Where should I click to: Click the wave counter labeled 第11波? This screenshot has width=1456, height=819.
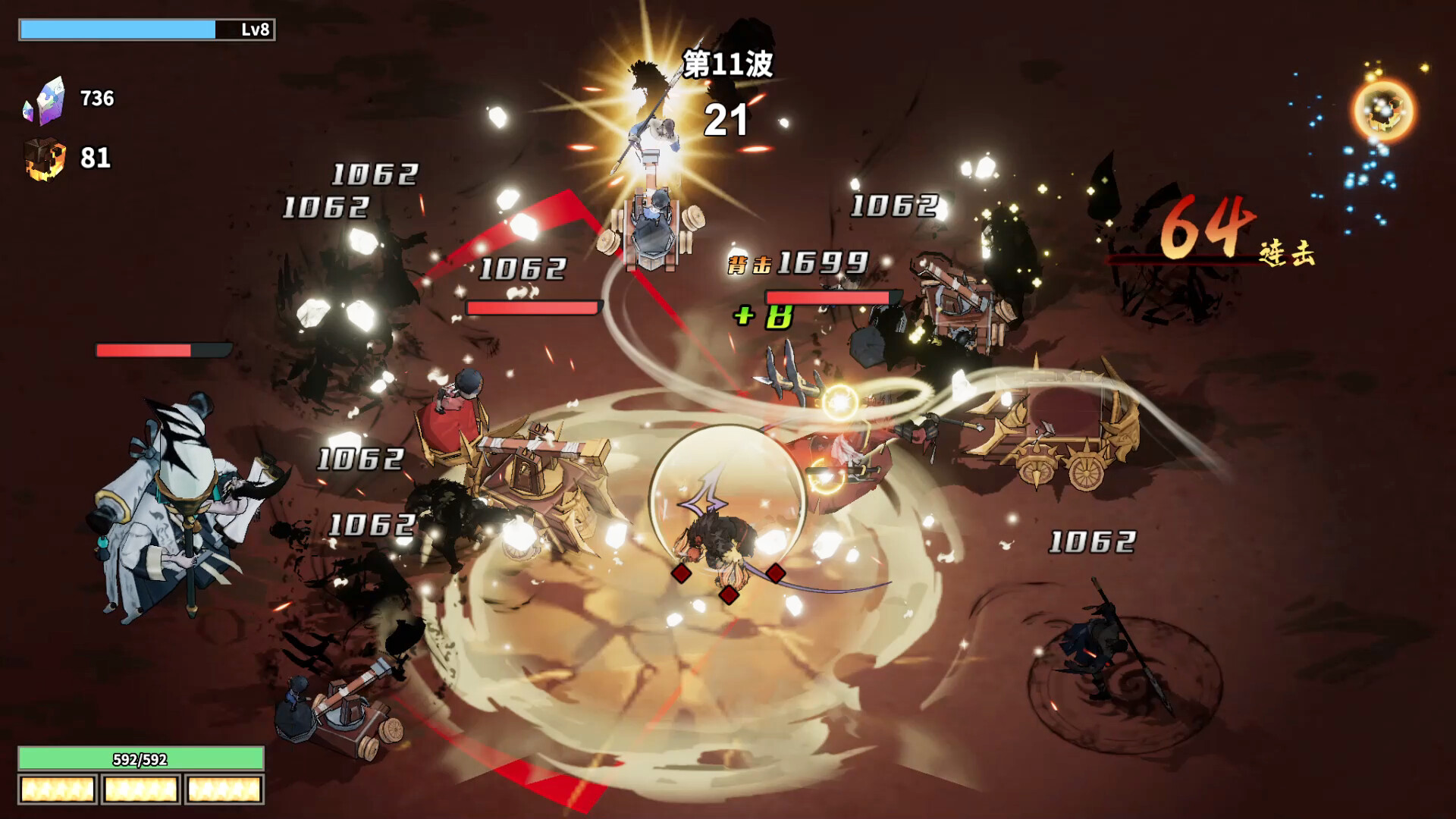(730, 64)
